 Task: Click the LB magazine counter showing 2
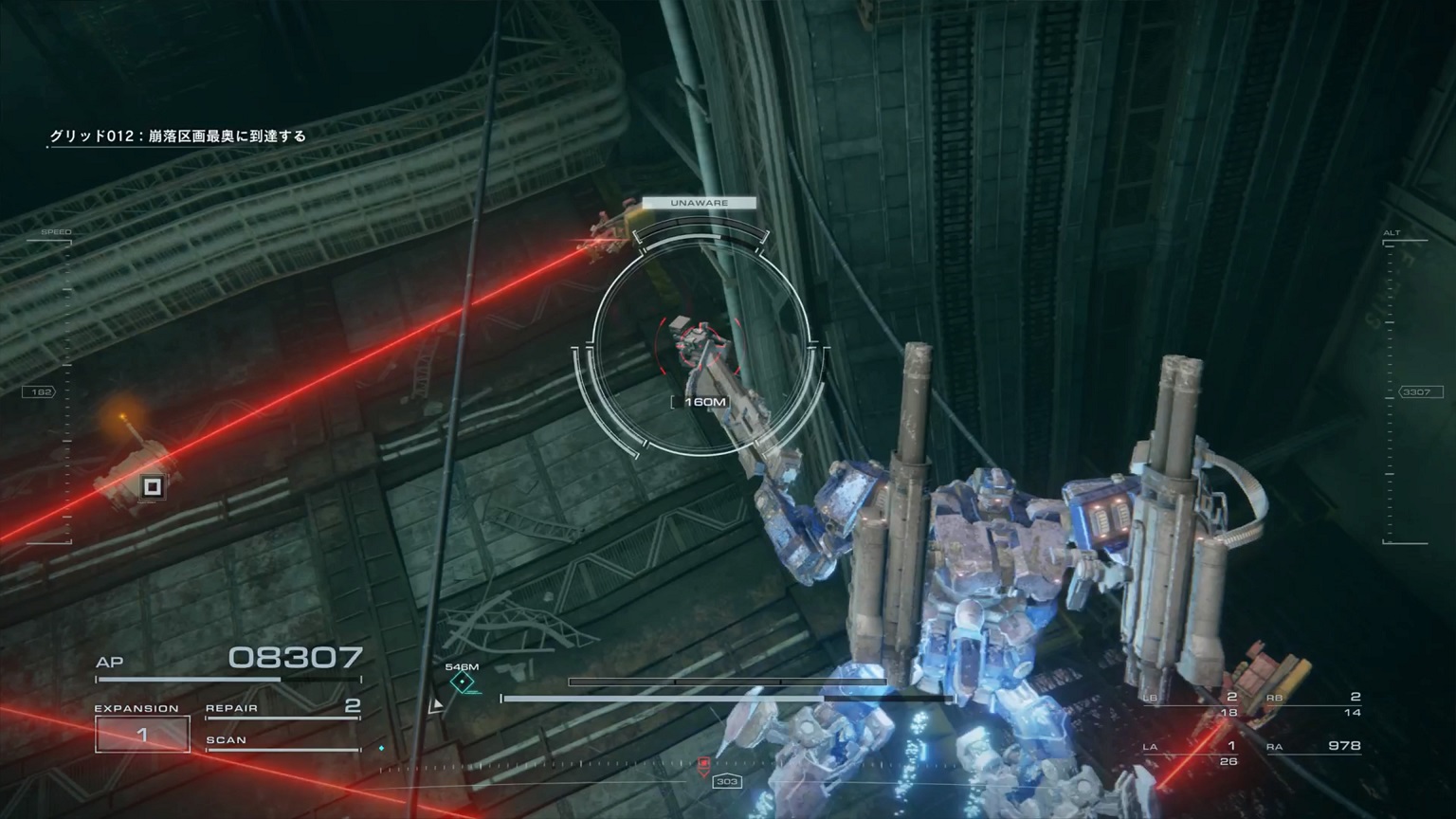1230,695
